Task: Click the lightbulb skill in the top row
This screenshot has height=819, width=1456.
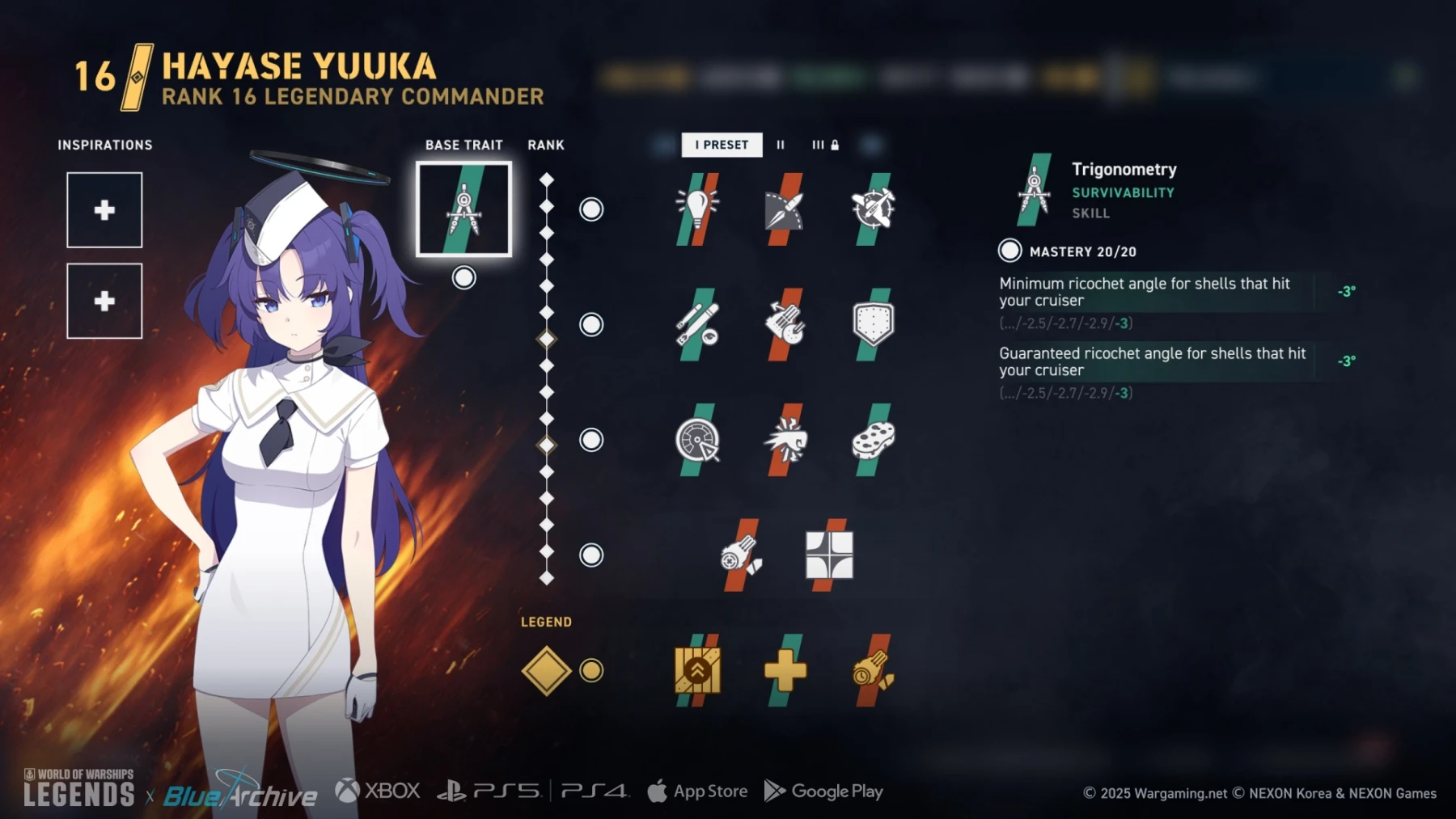Action: tap(696, 209)
